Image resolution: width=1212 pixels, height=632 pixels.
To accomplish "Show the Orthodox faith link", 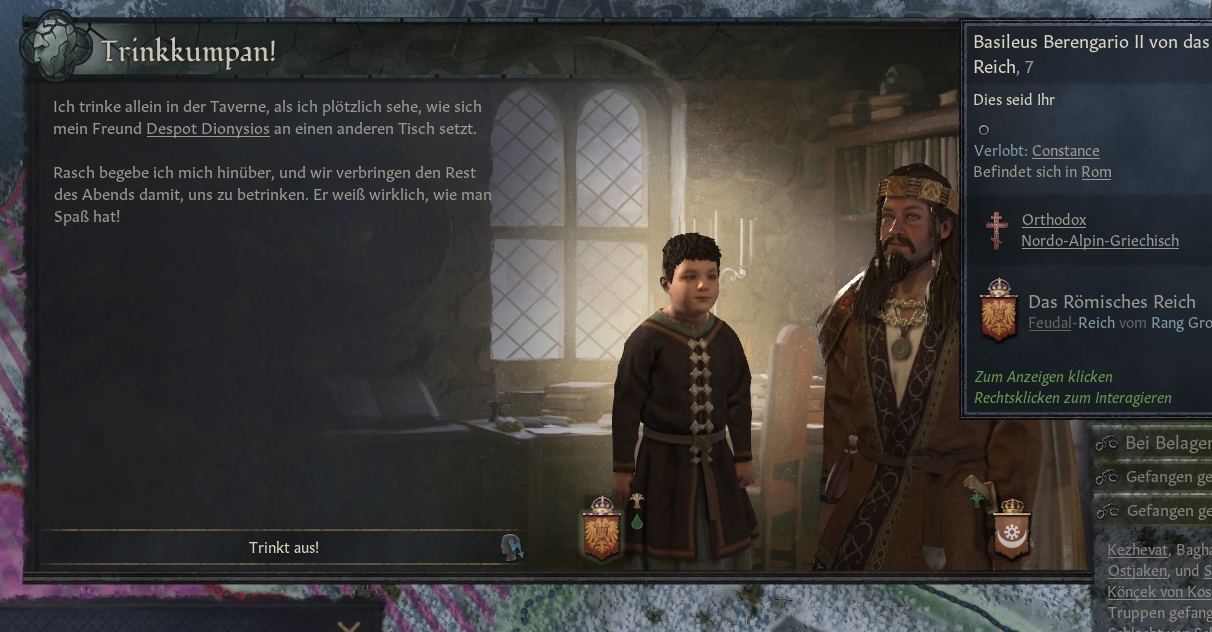I will 1053,220.
